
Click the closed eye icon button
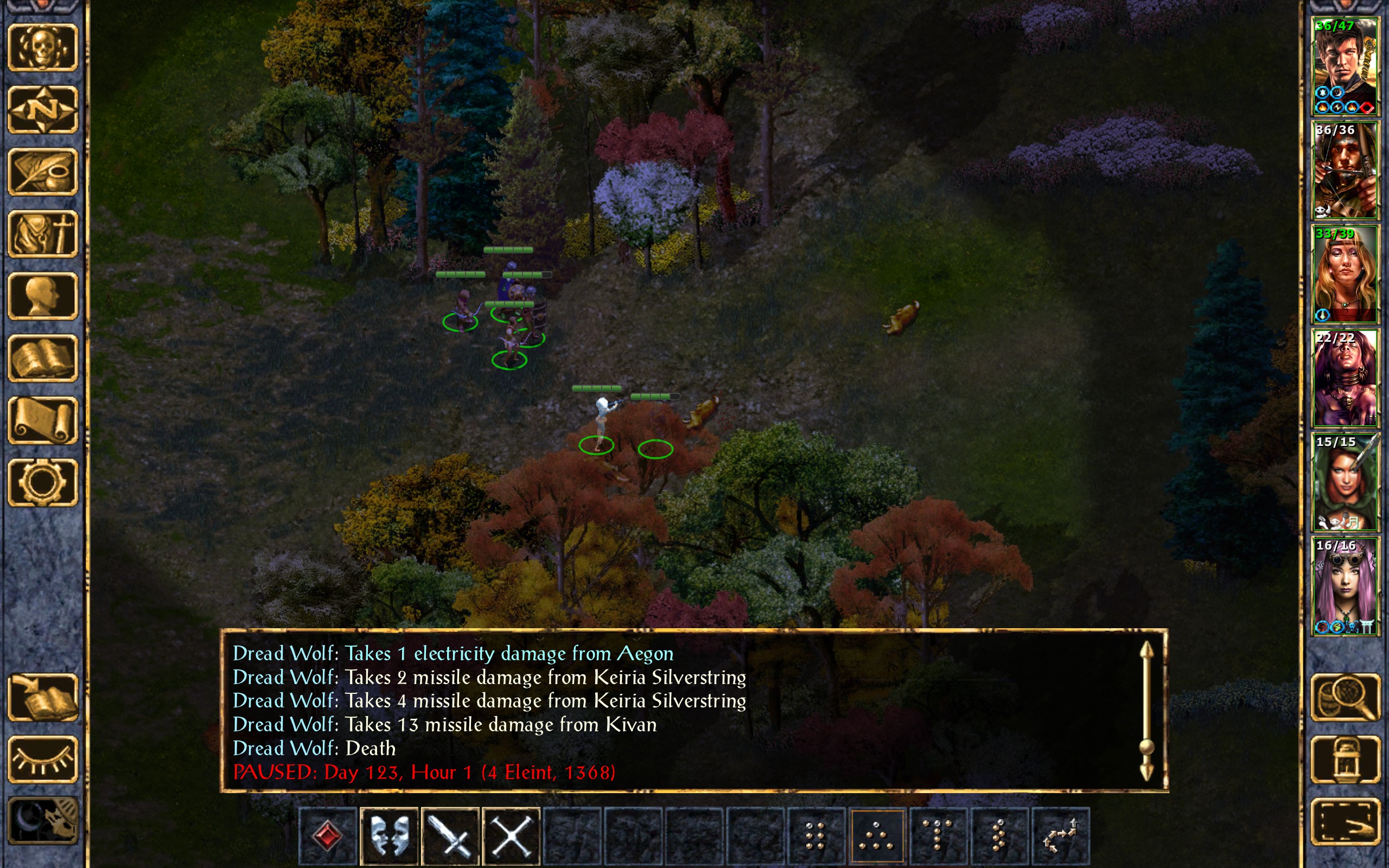coord(42,759)
